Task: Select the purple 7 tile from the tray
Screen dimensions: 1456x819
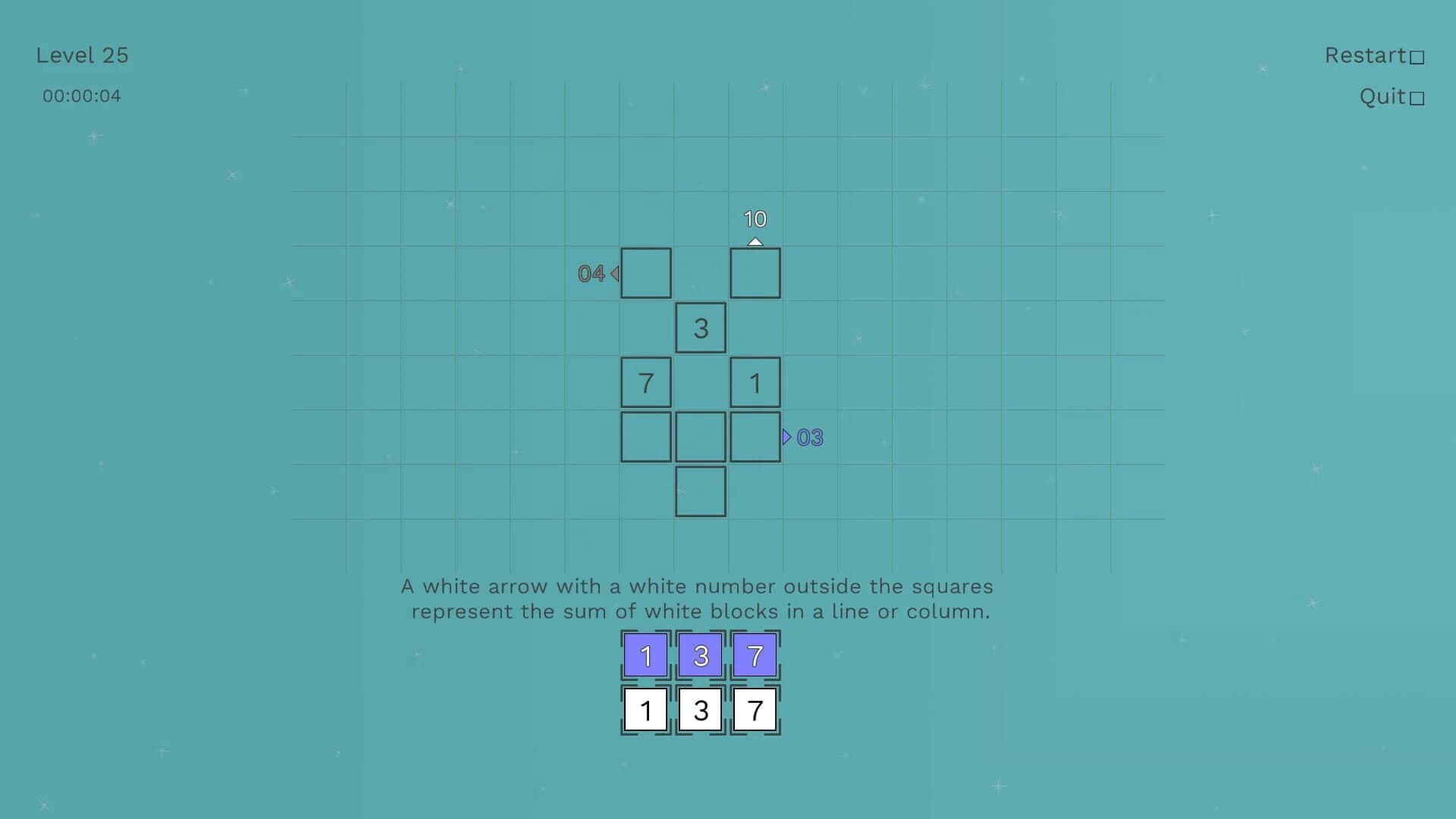Action: (x=755, y=654)
